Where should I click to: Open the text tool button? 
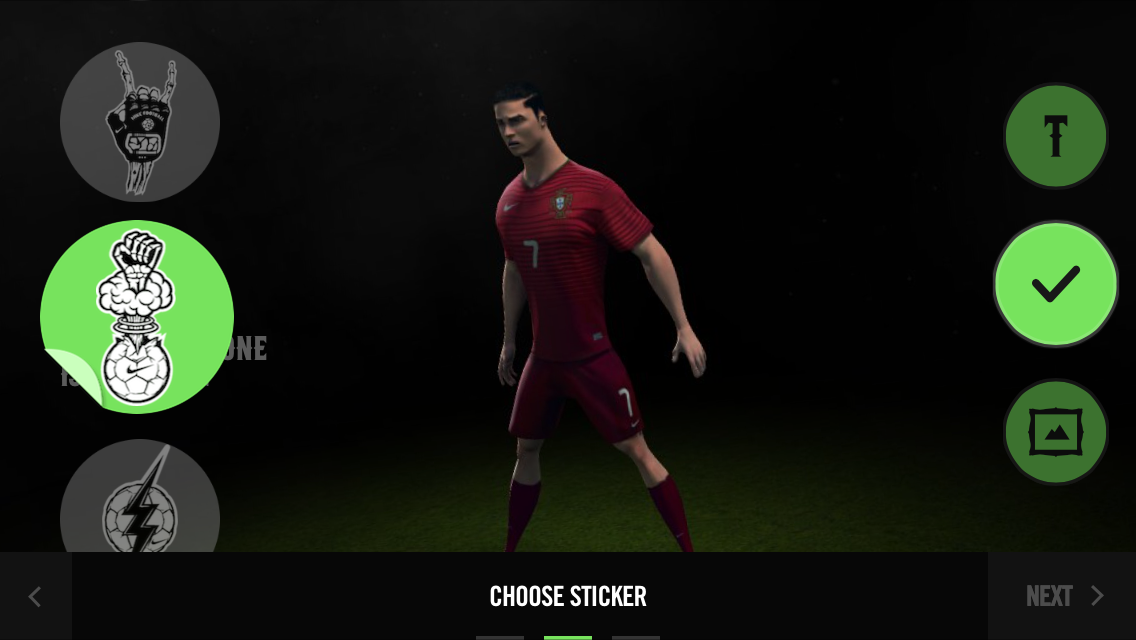(x=1055, y=136)
